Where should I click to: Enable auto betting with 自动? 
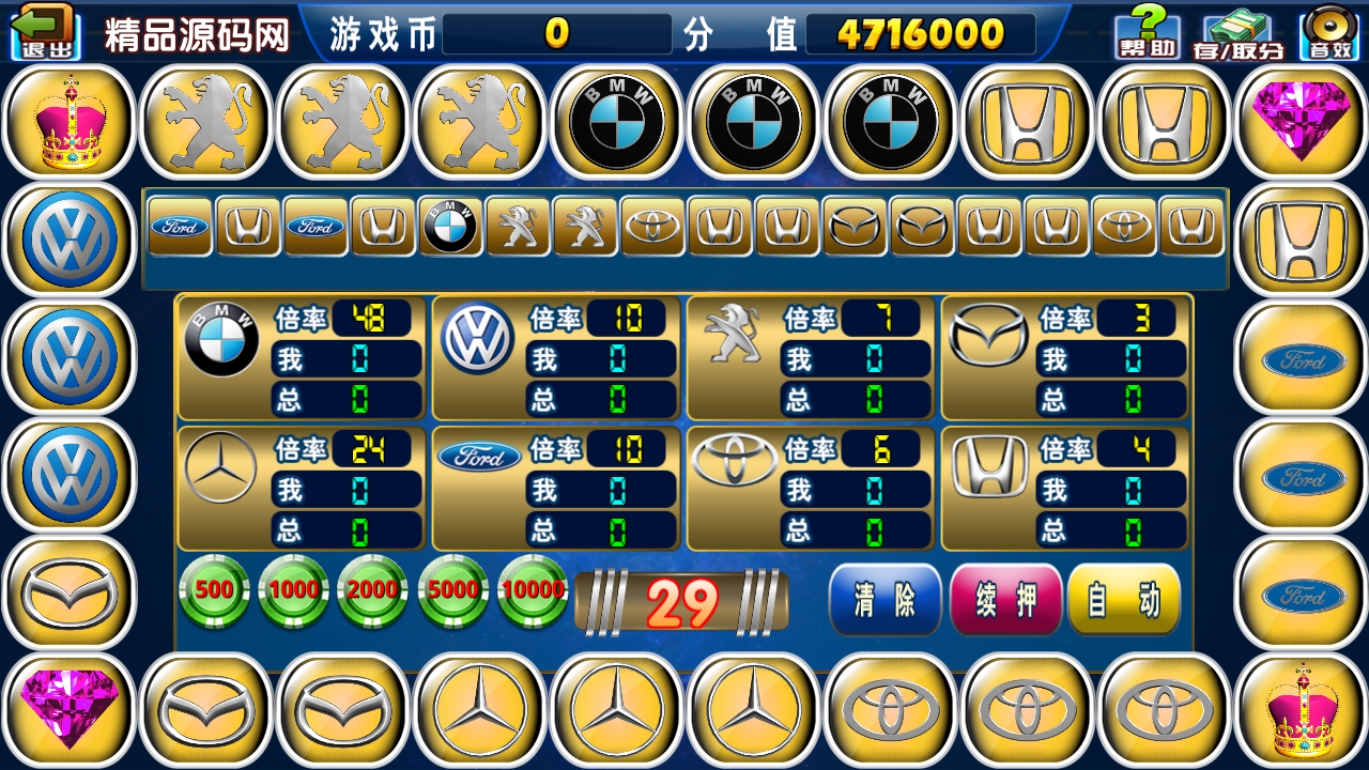click(x=1124, y=600)
